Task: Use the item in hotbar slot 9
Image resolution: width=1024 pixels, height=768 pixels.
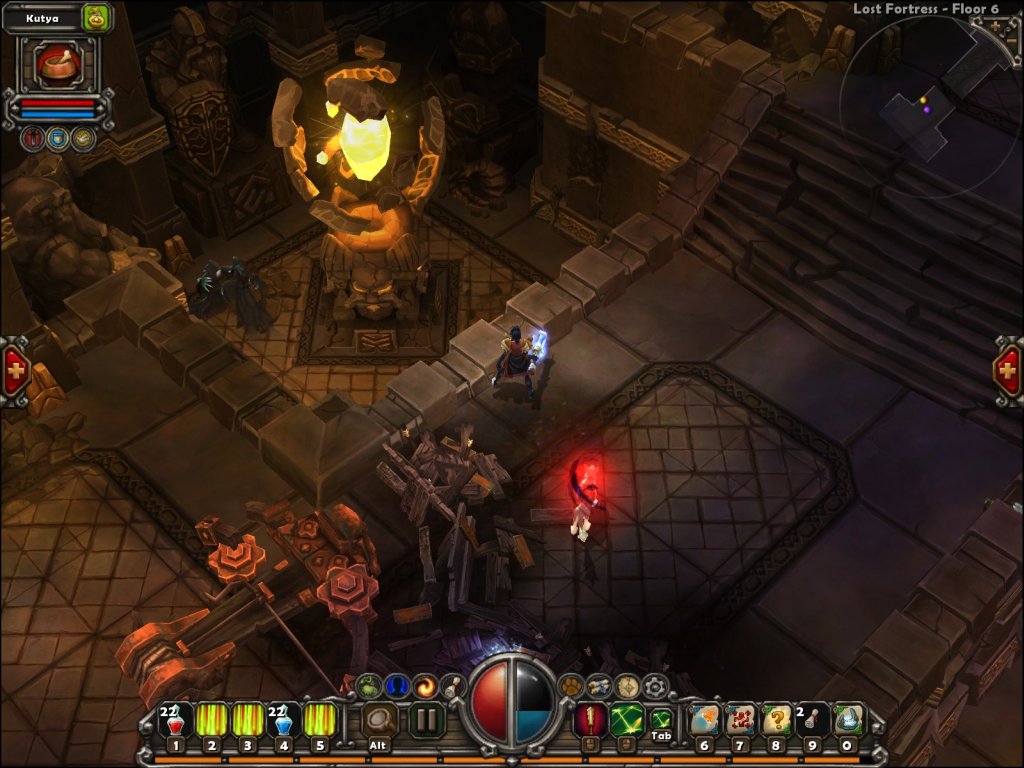Action: click(812, 720)
